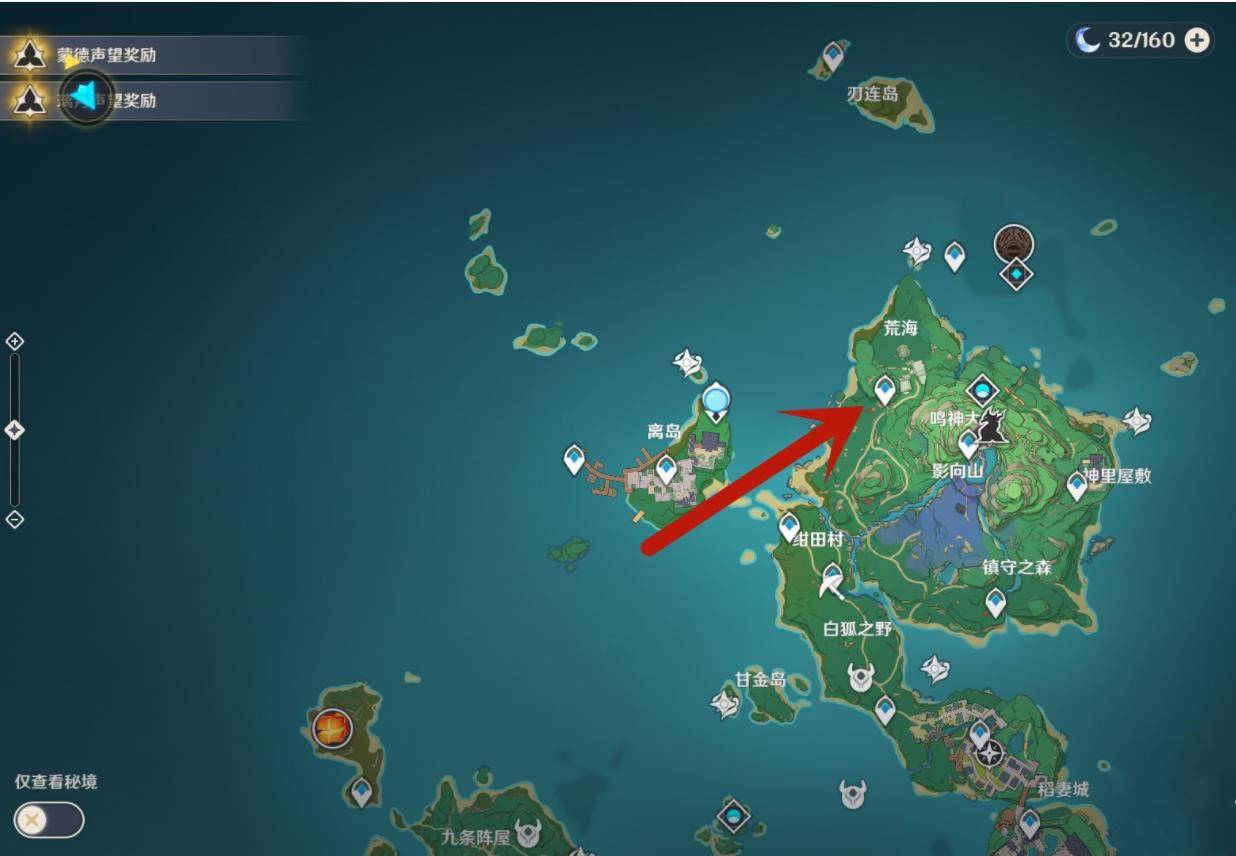Select the pickaxe marker above 白狐之野
The width and height of the screenshot is (1236, 856).
tap(832, 579)
